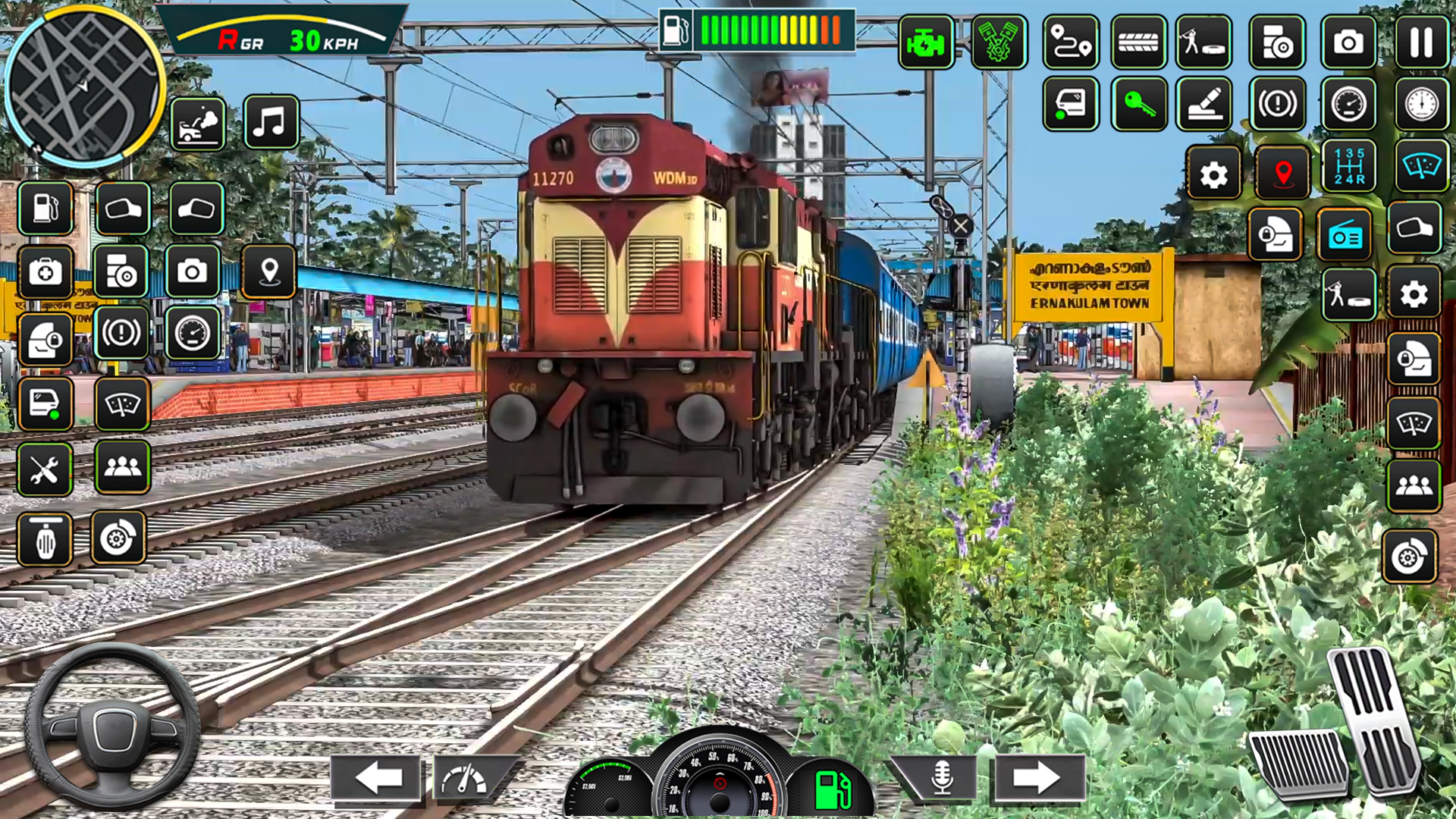Turn the green ignition key
This screenshot has width=1456, height=819.
1138,105
